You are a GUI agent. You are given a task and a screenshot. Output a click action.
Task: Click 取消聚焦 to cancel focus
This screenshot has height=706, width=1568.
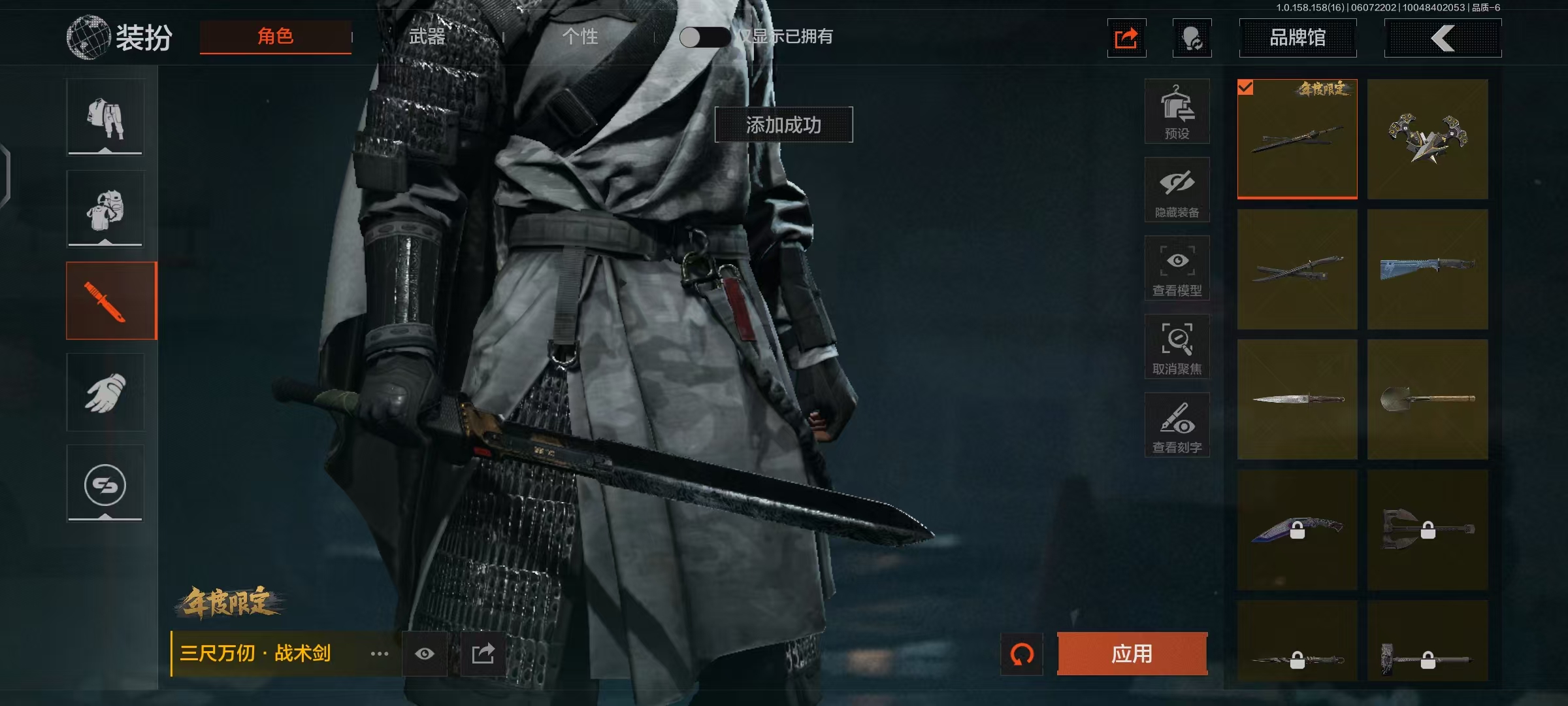click(x=1177, y=347)
